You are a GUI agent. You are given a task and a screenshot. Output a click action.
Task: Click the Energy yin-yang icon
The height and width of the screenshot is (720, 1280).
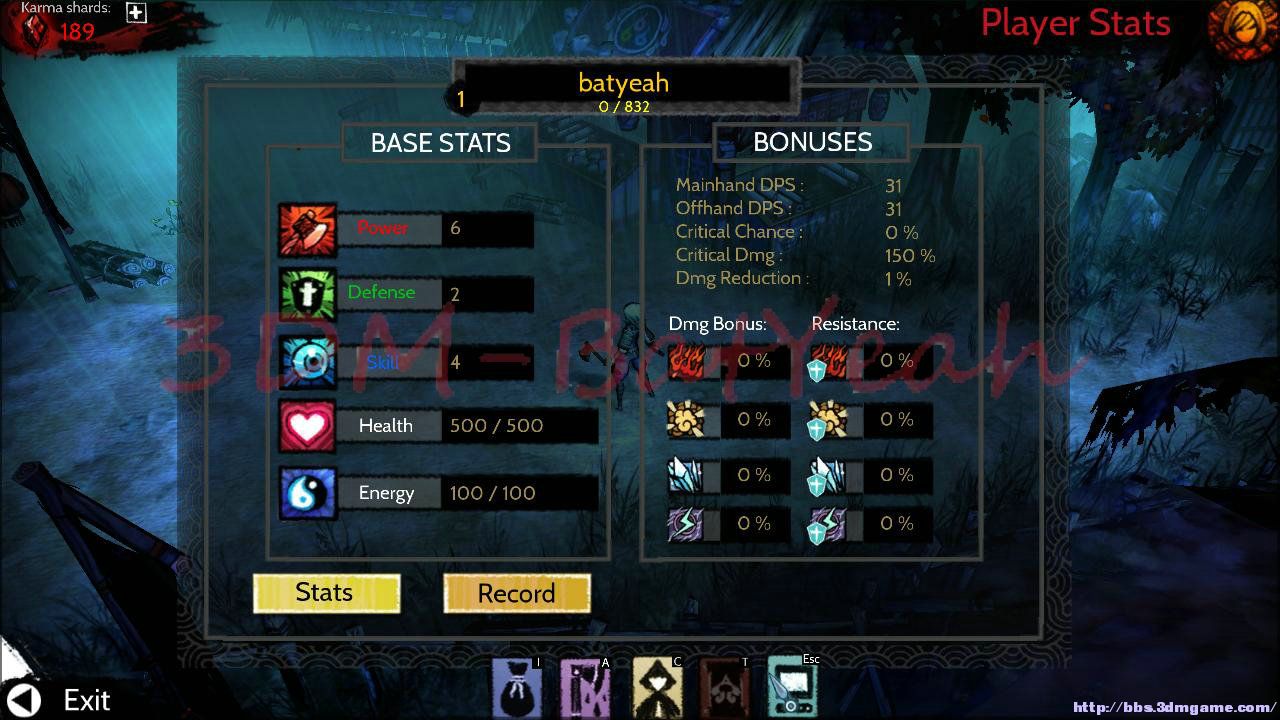(x=307, y=493)
